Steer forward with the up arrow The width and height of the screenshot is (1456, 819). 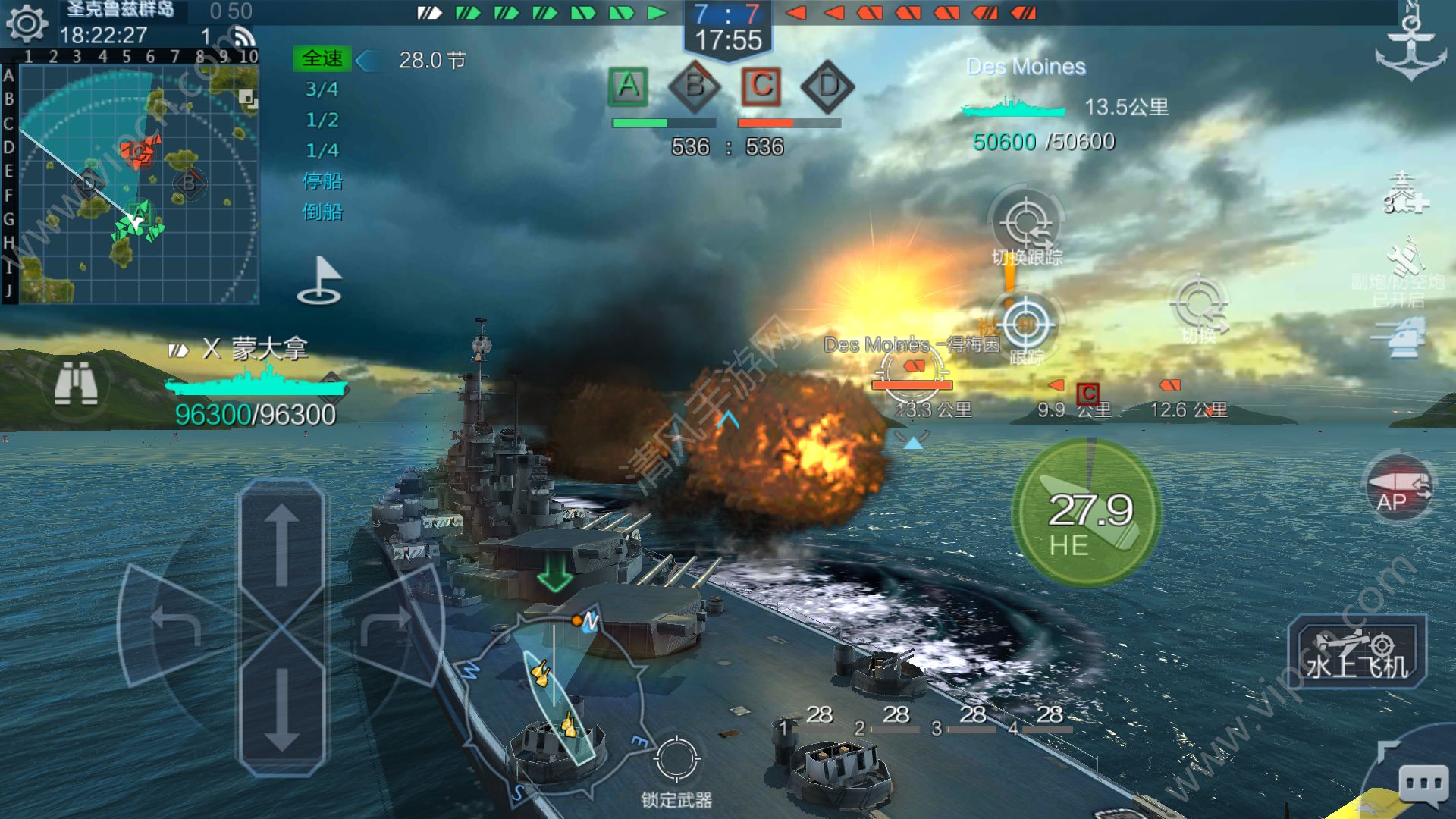coord(281,546)
